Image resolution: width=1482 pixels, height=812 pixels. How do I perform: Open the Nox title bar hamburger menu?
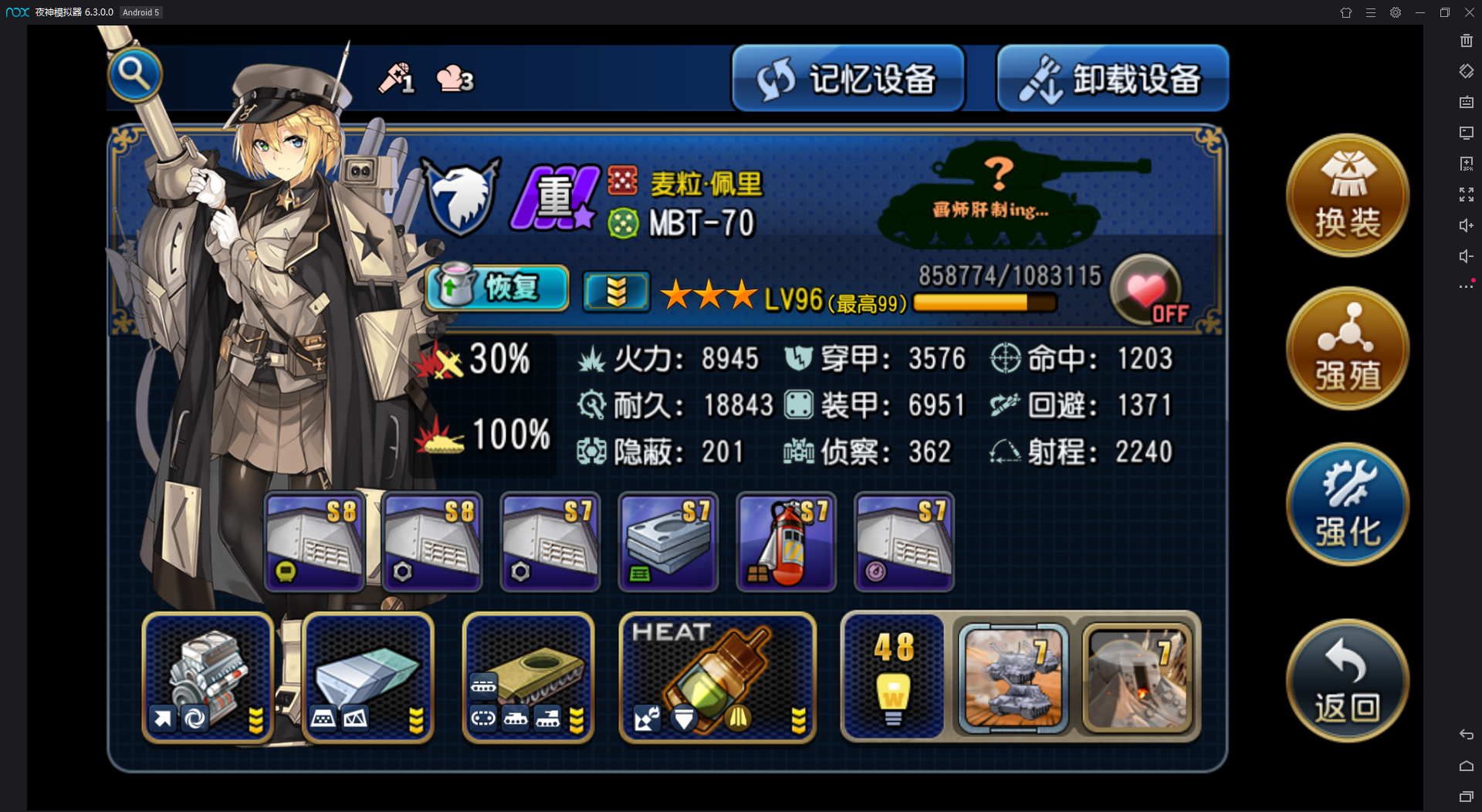point(1371,12)
